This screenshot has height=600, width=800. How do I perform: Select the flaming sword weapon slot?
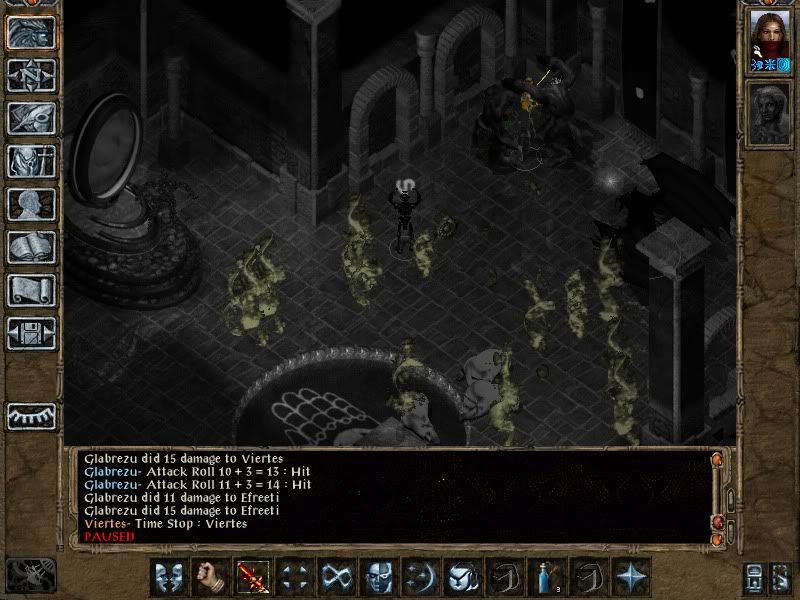pyautogui.click(x=253, y=578)
